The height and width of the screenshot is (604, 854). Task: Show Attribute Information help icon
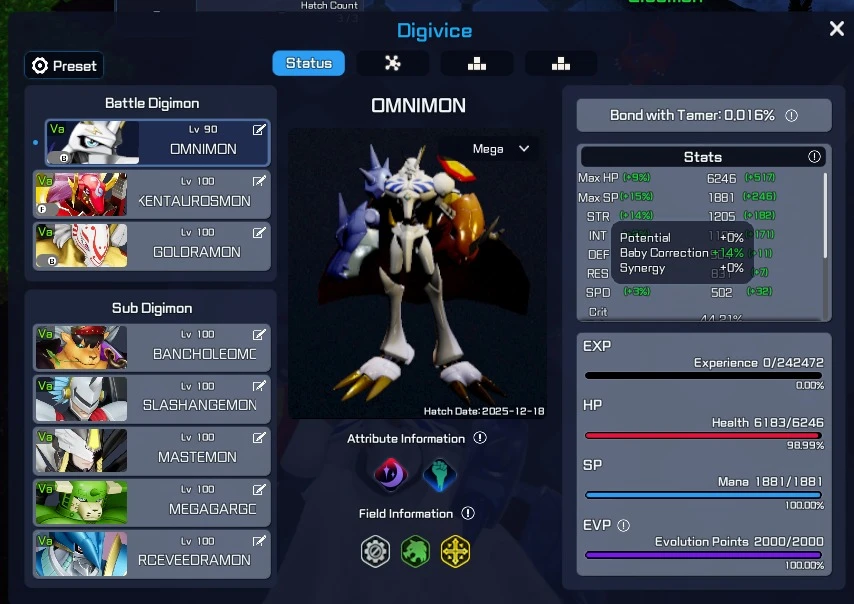(480, 438)
